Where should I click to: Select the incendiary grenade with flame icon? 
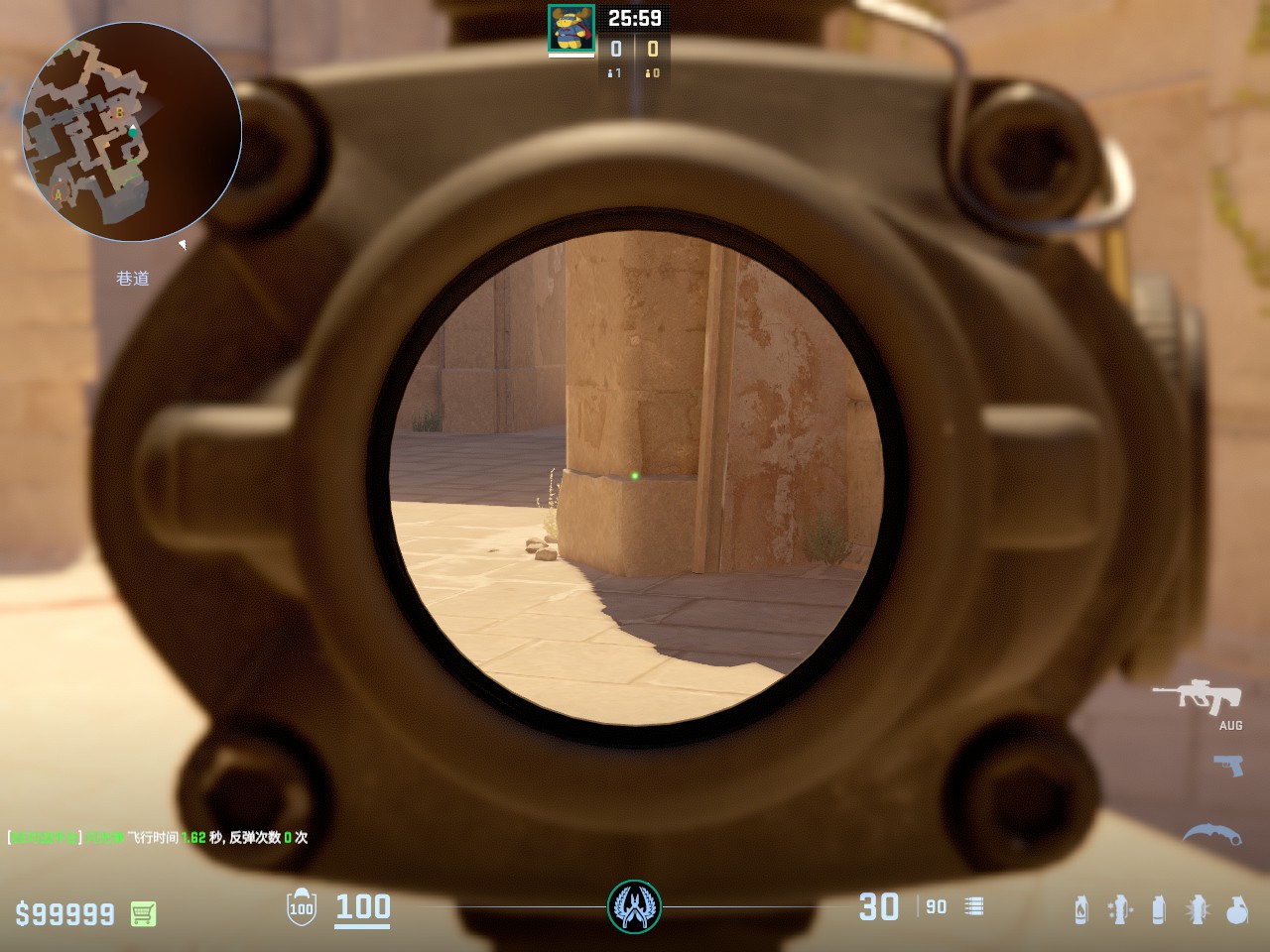click(1081, 909)
